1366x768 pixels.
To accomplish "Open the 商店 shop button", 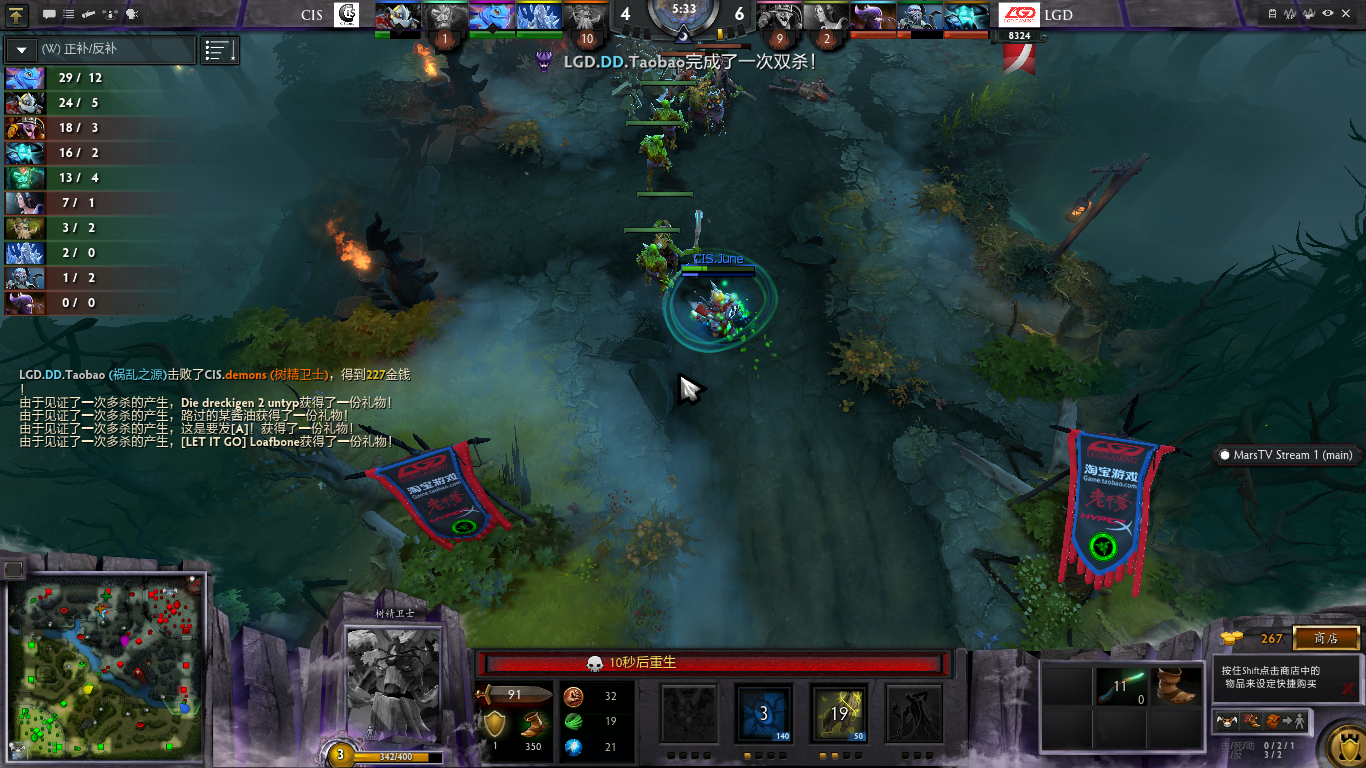I will (x=1326, y=638).
